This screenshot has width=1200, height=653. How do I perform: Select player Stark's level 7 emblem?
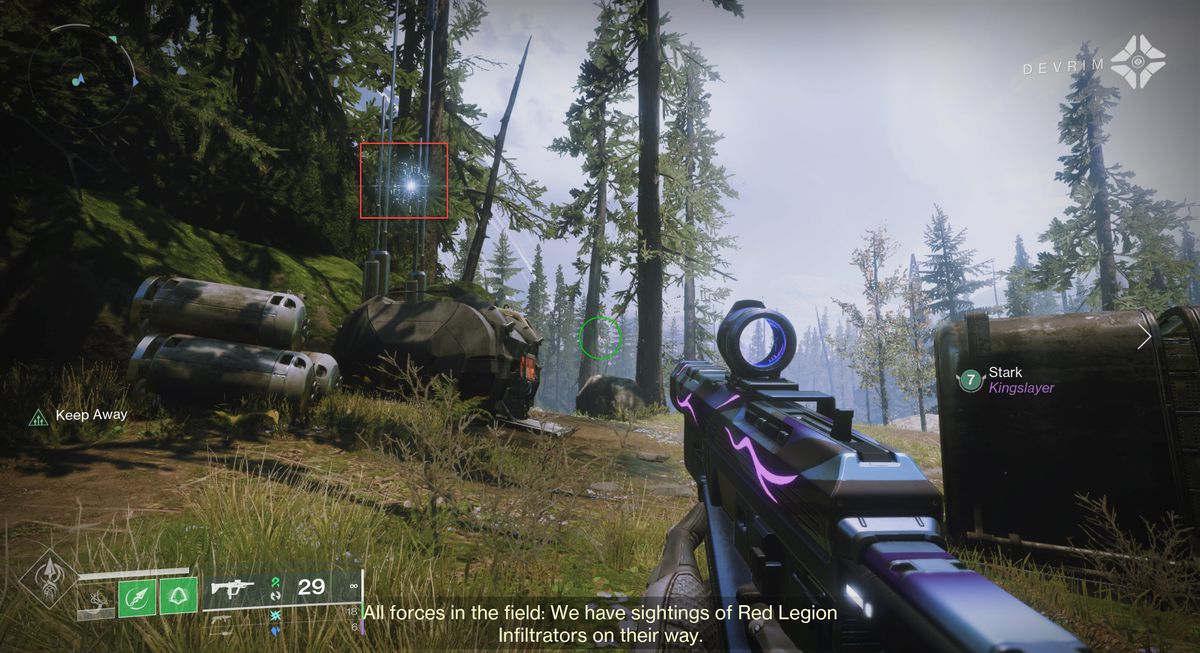click(x=968, y=380)
